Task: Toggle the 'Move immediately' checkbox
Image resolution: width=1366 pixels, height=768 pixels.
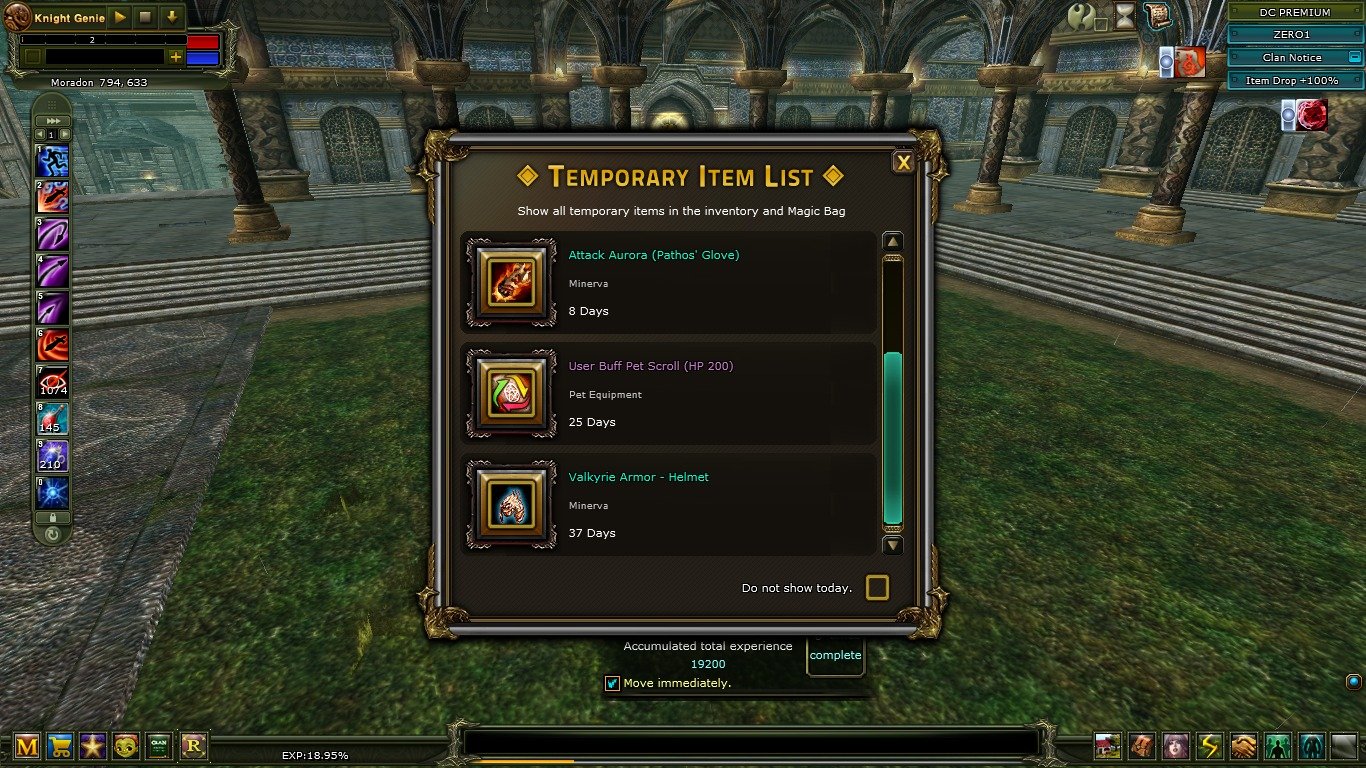Action: tap(613, 684)
